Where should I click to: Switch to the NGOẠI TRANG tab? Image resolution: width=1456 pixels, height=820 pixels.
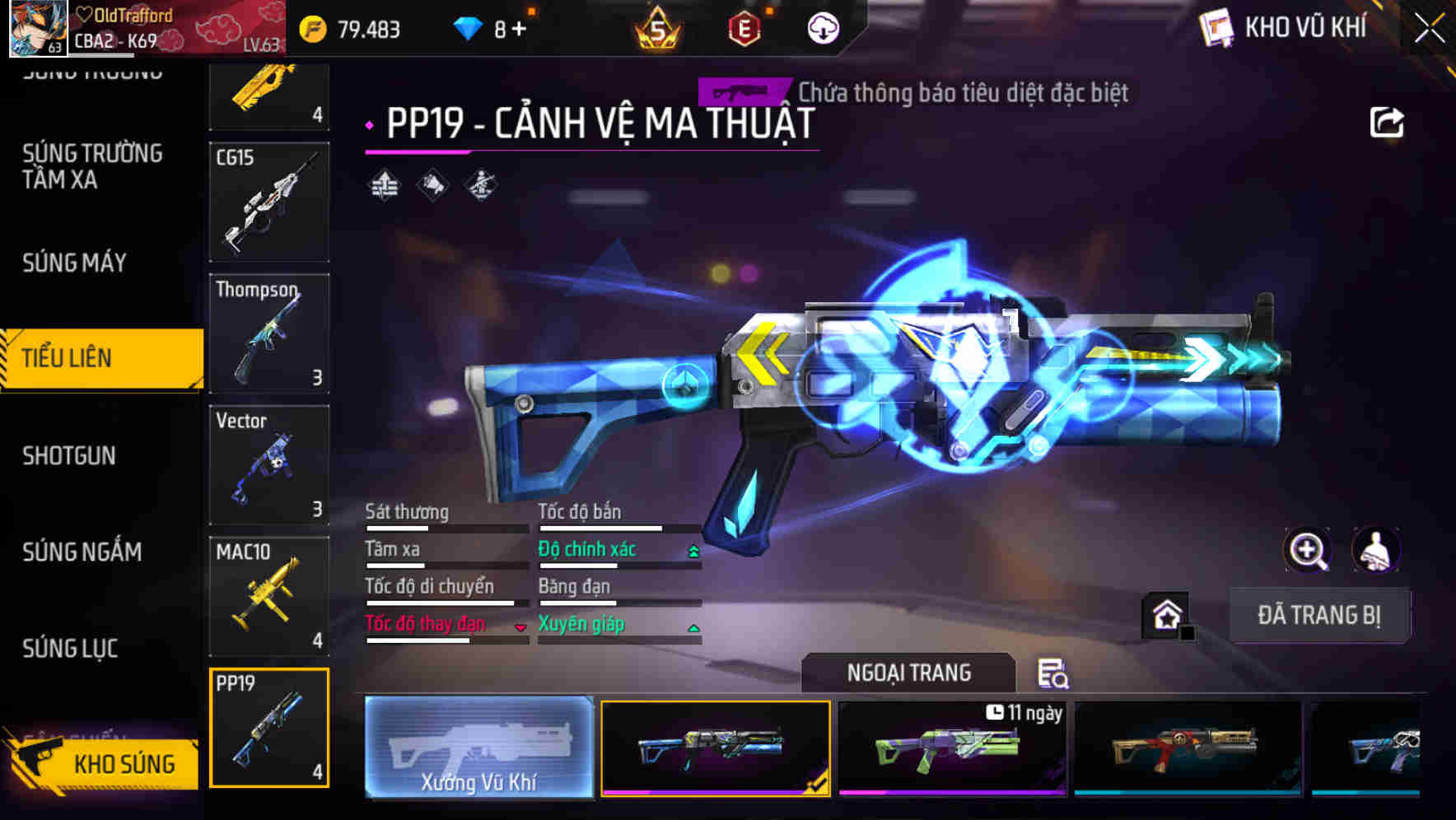pyautogui.click(x=908, y=672)
